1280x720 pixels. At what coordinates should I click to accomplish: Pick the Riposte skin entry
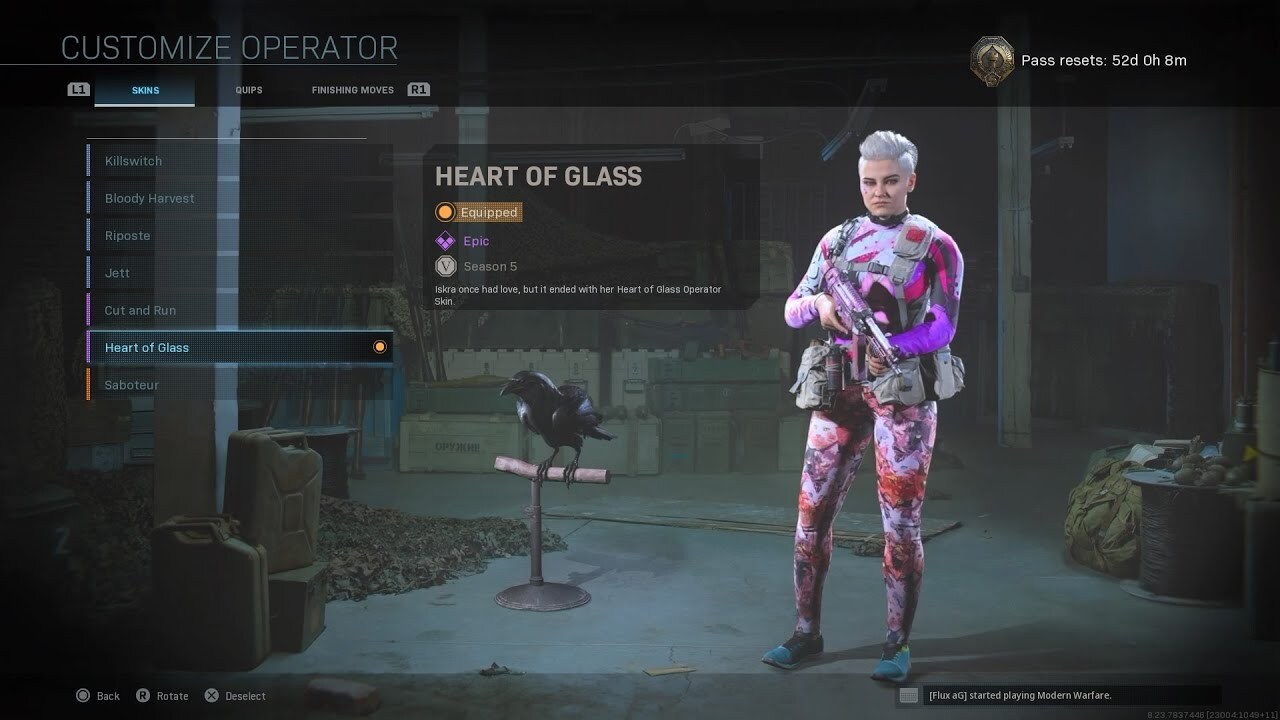click(x=238, y=236)
